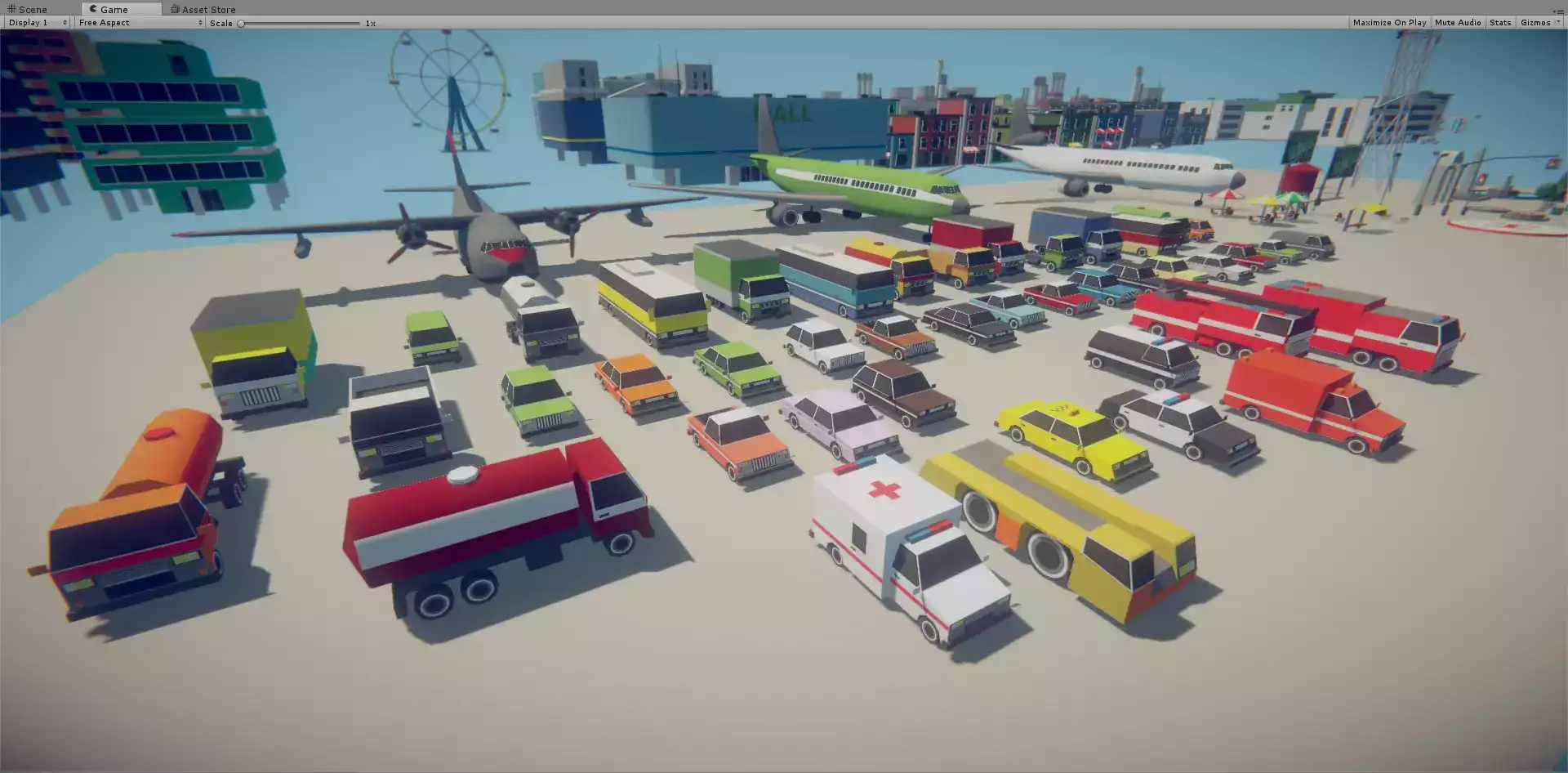Show the Stats overlay
This screenshot has width=1568, height=773.
pyautogui.click(x=1500, y=23)
